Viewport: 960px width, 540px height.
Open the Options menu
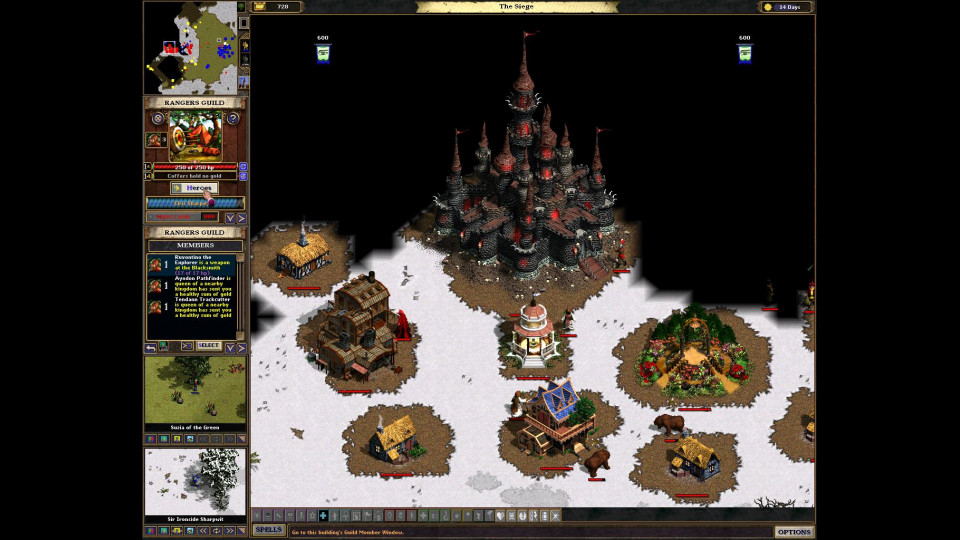[x=794, y=531]
